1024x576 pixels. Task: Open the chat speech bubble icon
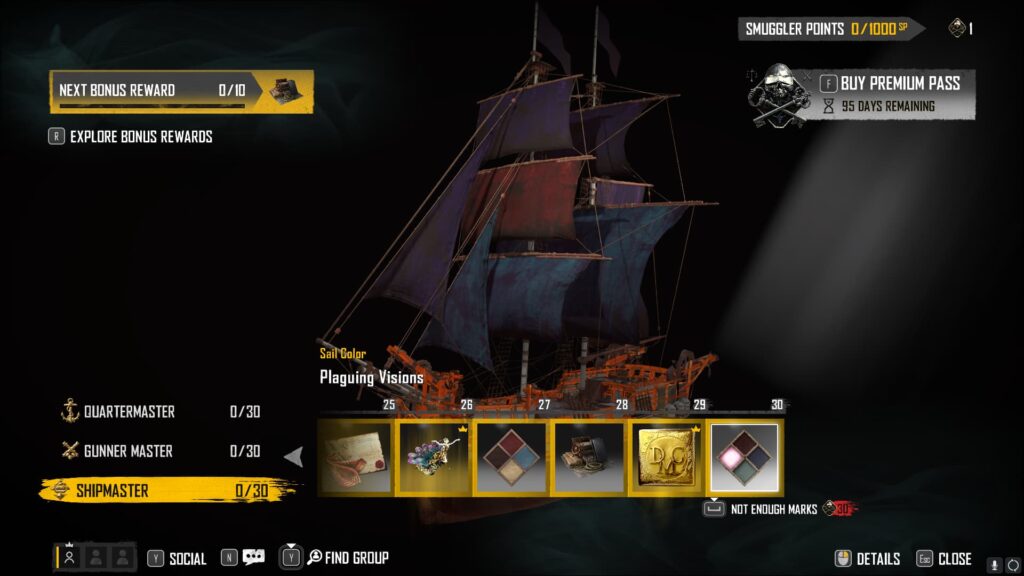tap(253, 558)
